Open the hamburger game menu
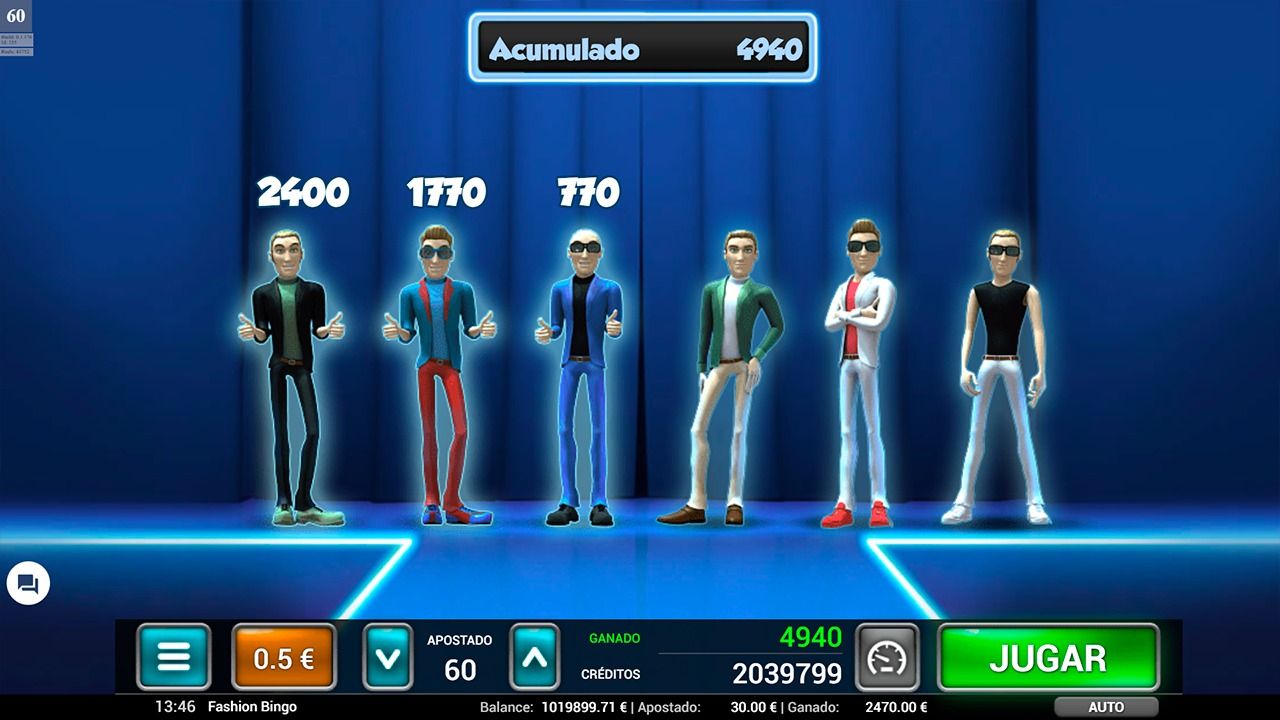This screenshot has width=1280, height=720. pos(174,657)
